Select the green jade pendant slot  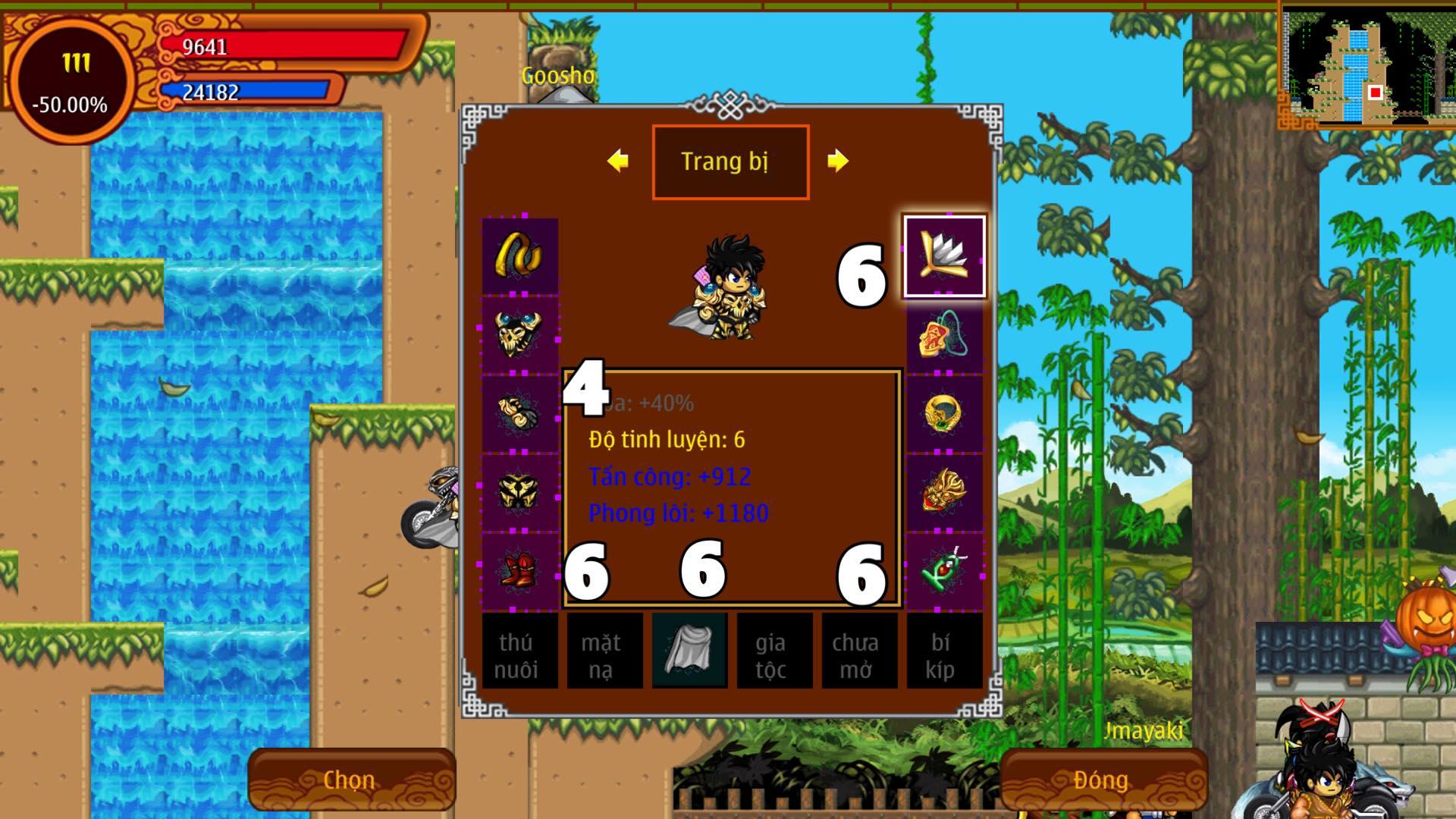pyautogui.click(x=944, y=570)
